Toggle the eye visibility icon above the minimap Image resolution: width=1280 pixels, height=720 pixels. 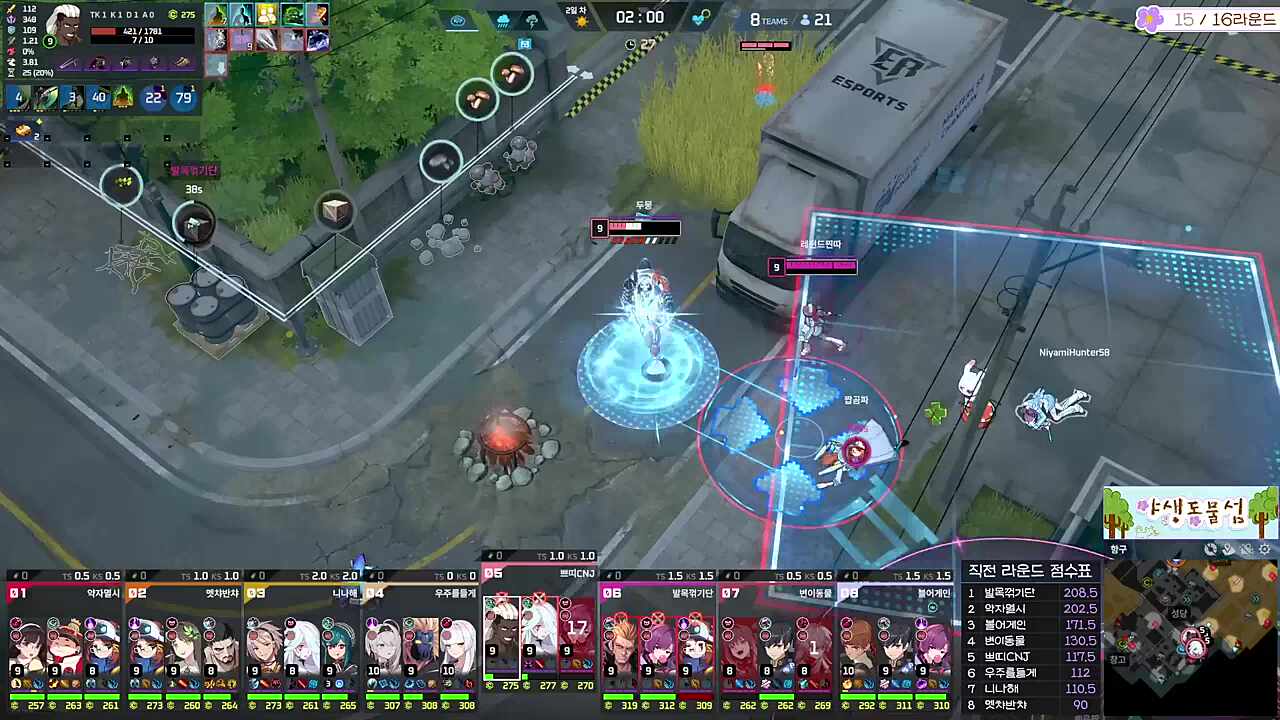coord(1210,550)
